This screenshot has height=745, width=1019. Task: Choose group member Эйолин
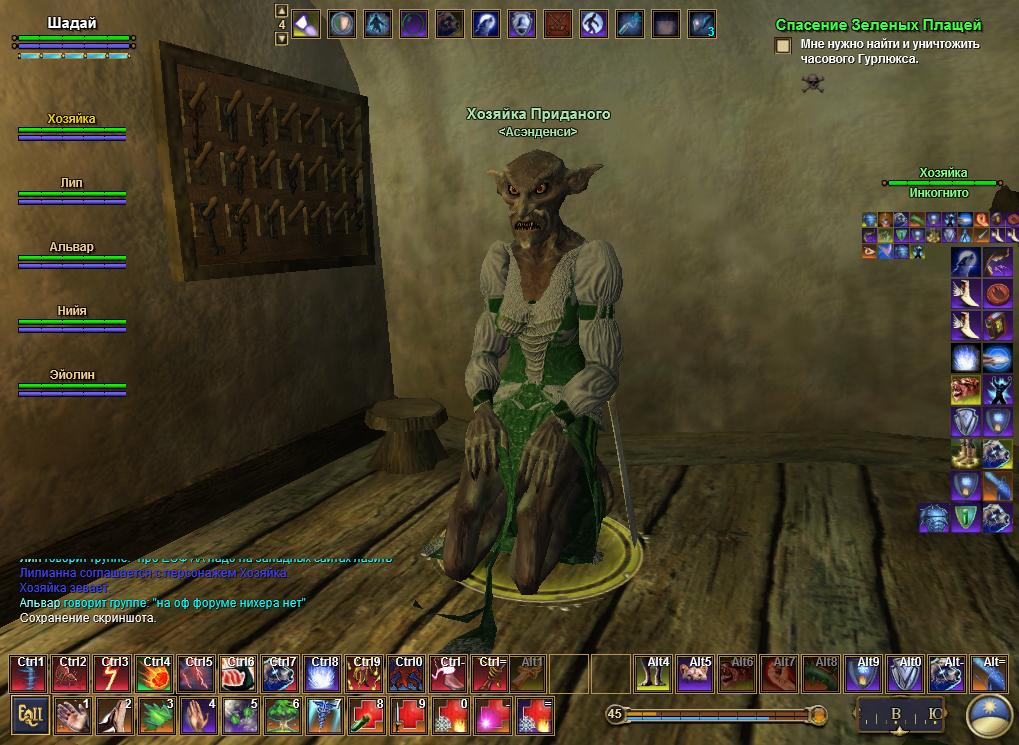click(x=72, y=375)
